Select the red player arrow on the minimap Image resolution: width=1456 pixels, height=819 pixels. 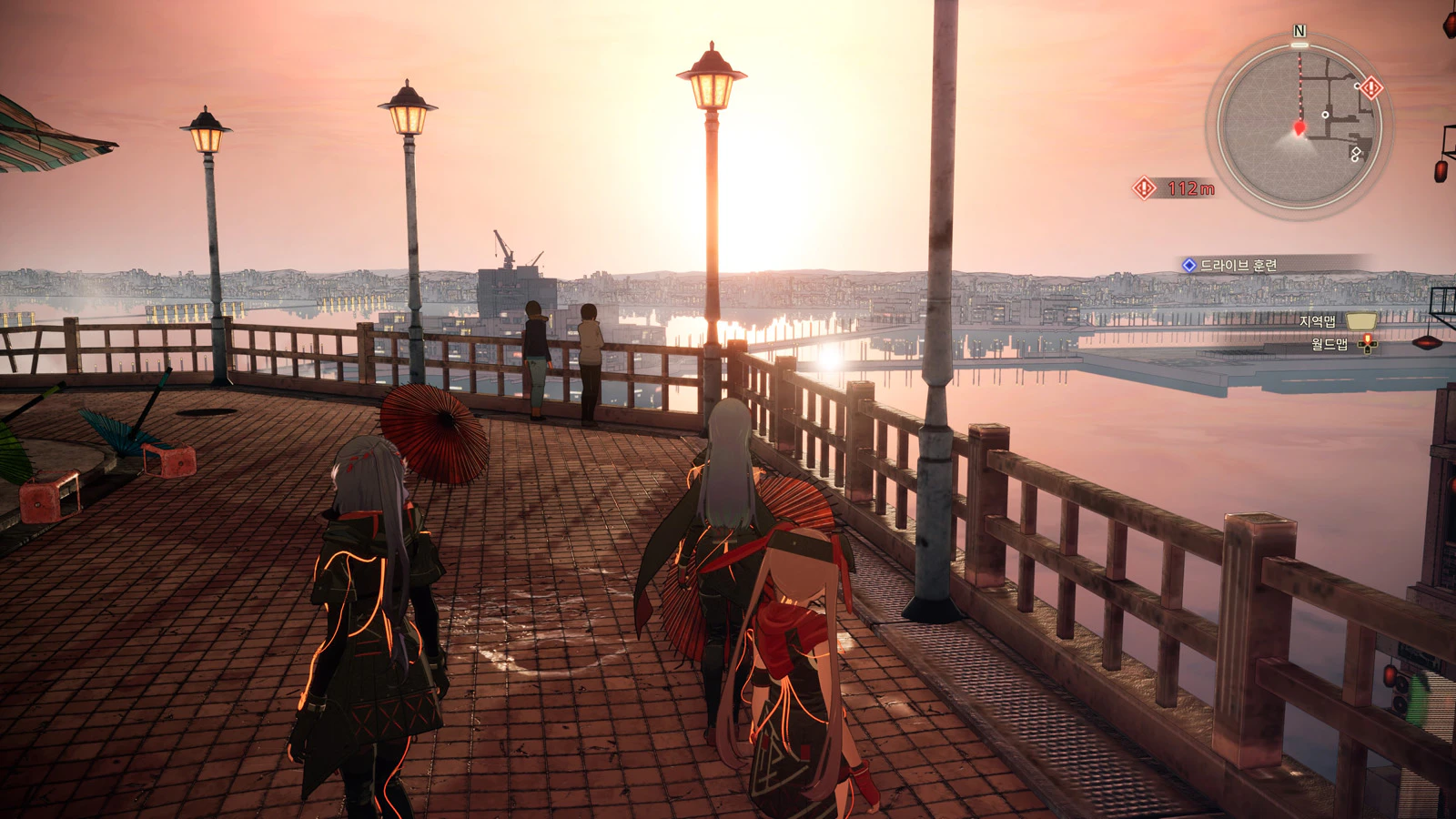click(1299, 127)
